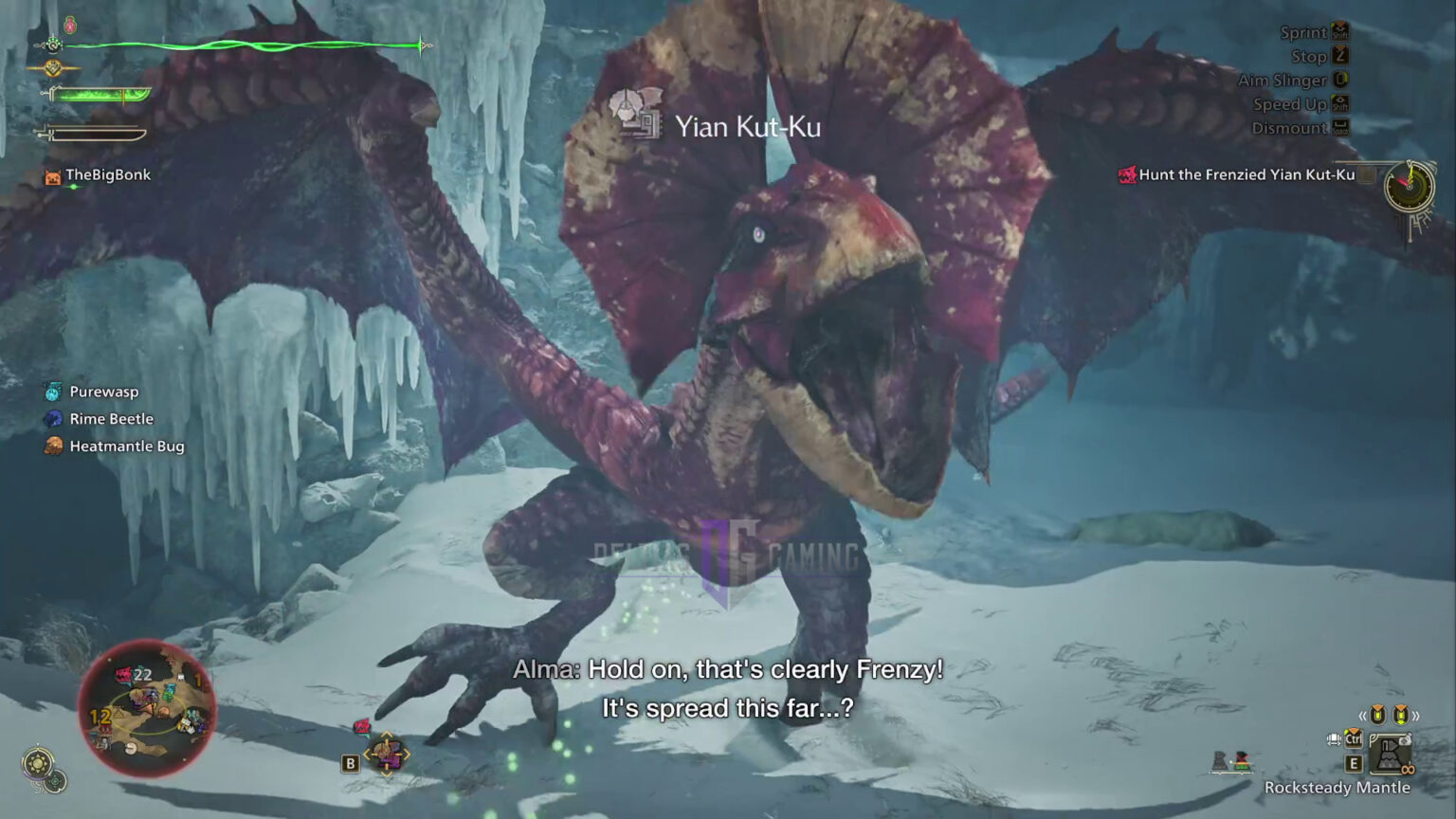Click the frenzied monster quest icon
Screen dimensions: 1456x819
[1127, 174]
